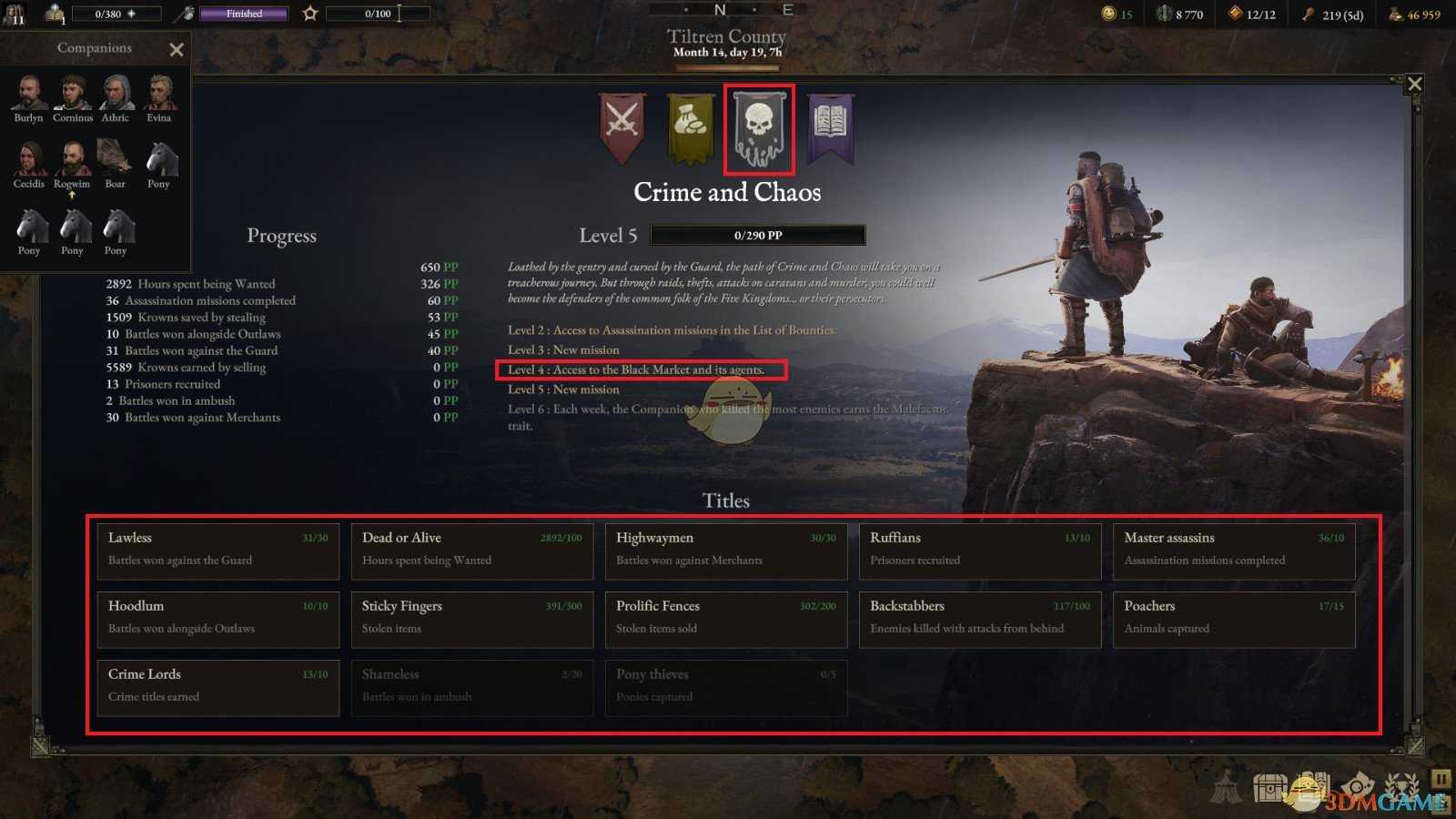
Task: Select the Master assassins title
Action: [1234, 551]
